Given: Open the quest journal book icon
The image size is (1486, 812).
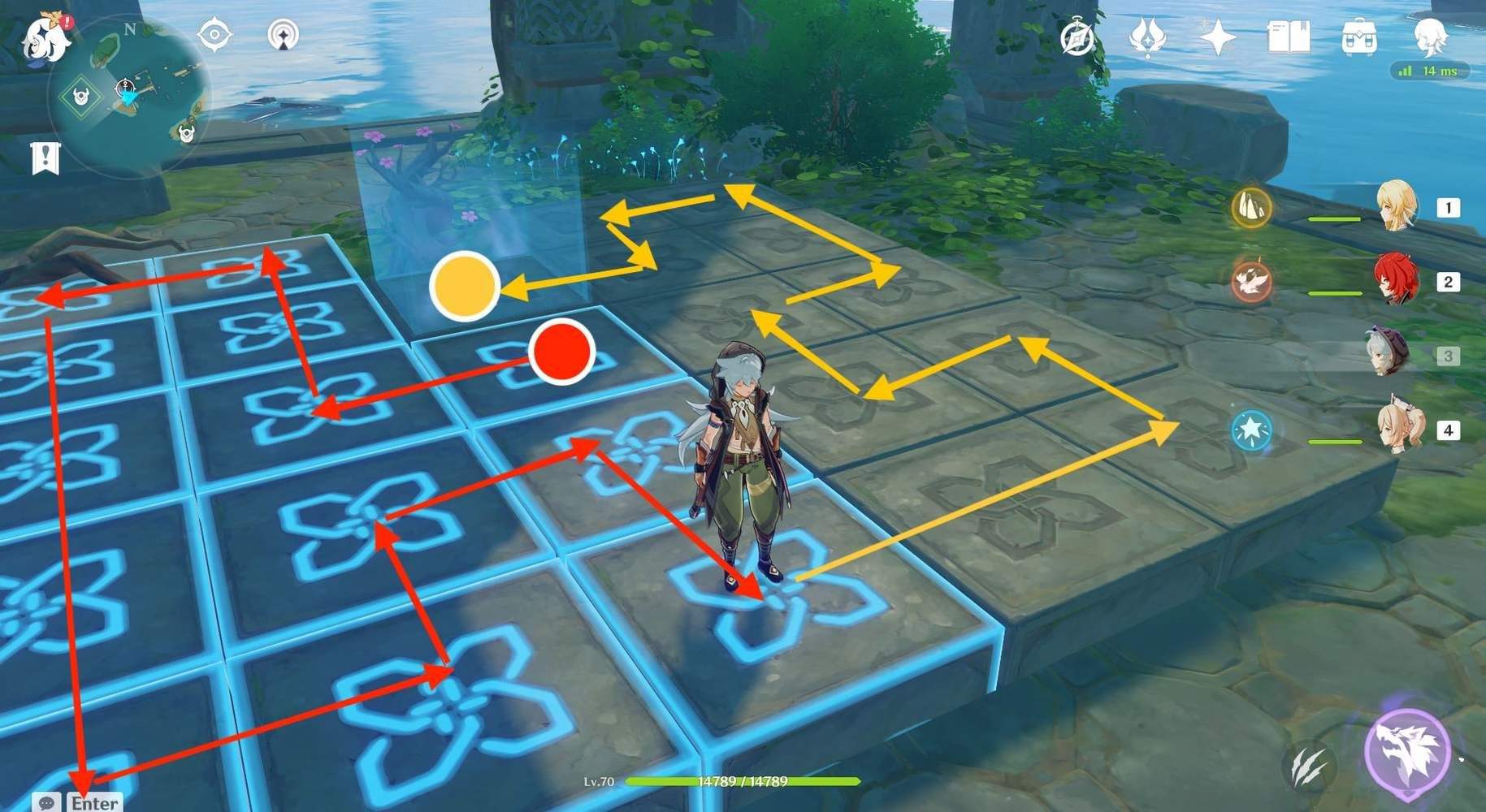Looking at the screenshot, I should click(x=1288, y=37).
